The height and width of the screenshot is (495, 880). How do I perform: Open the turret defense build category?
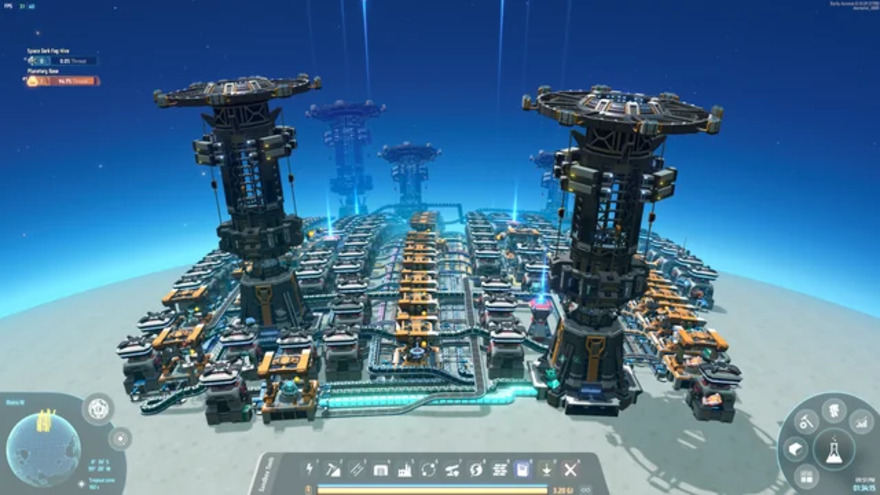pos(452,468)
